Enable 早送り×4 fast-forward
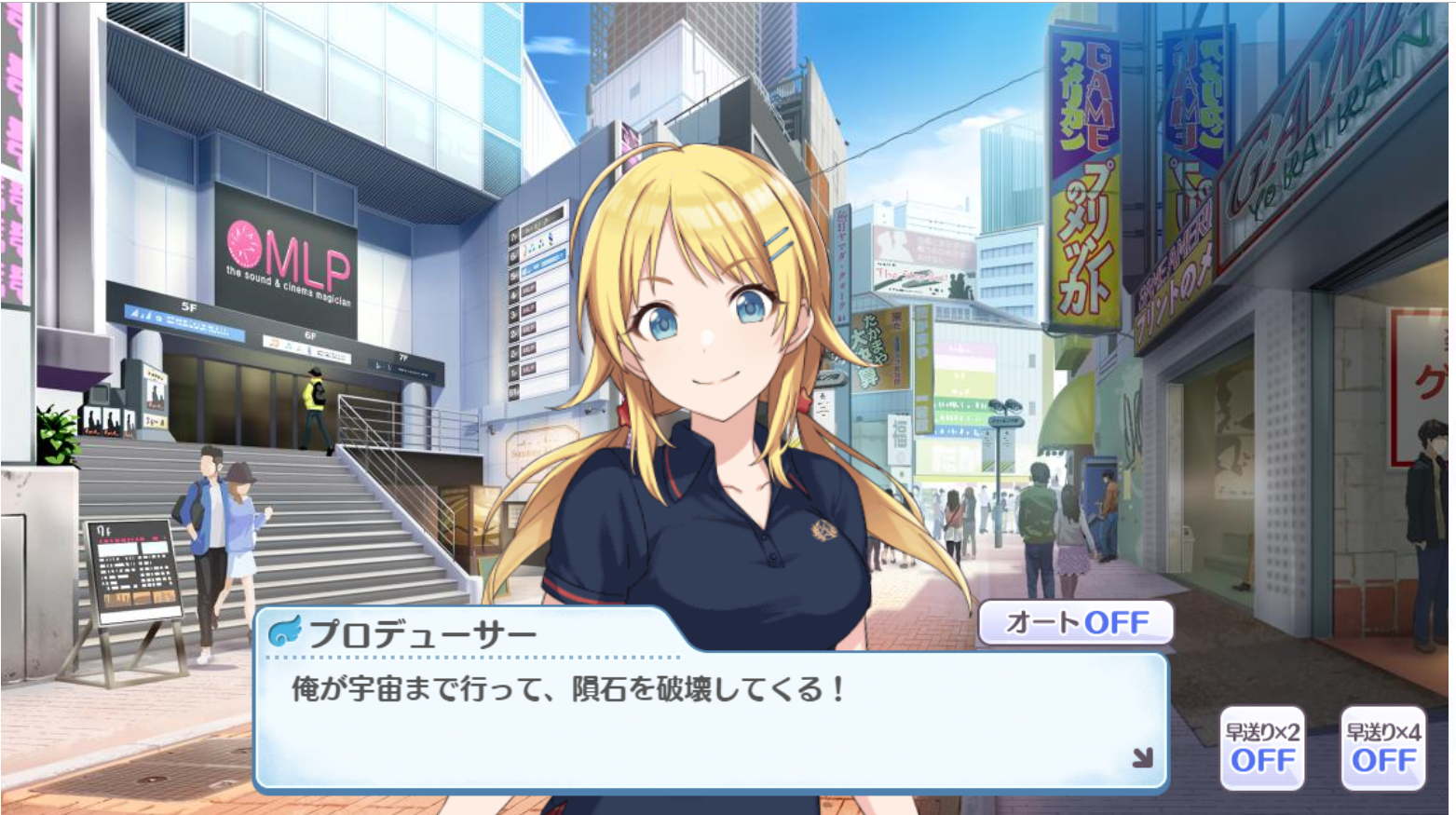 pyautogui.click(x=1383, y=748)
